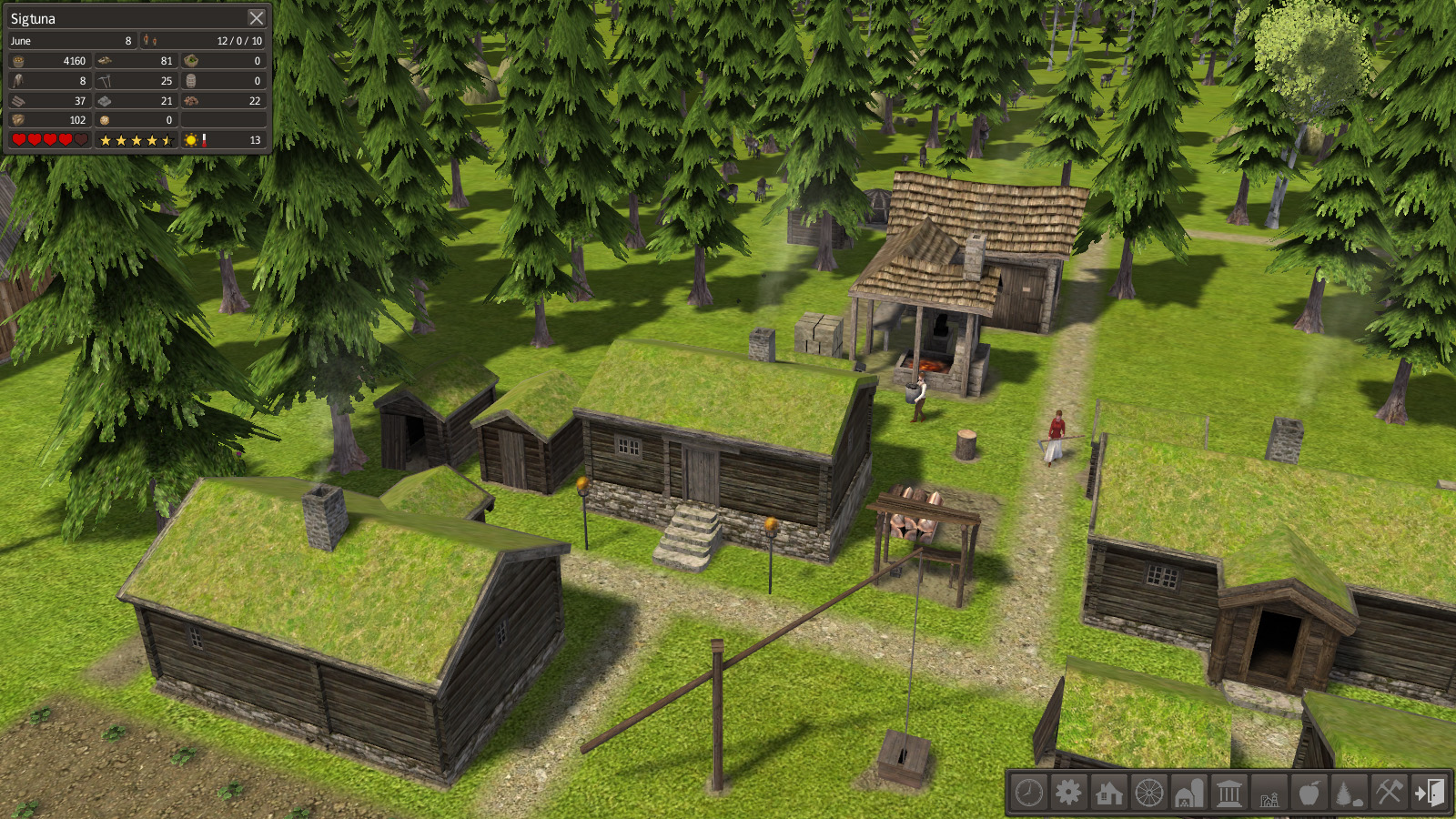This screenshot has height=819, width=1456.
Task: Choose the pillared town services menu
Action: click(1228, 793)
